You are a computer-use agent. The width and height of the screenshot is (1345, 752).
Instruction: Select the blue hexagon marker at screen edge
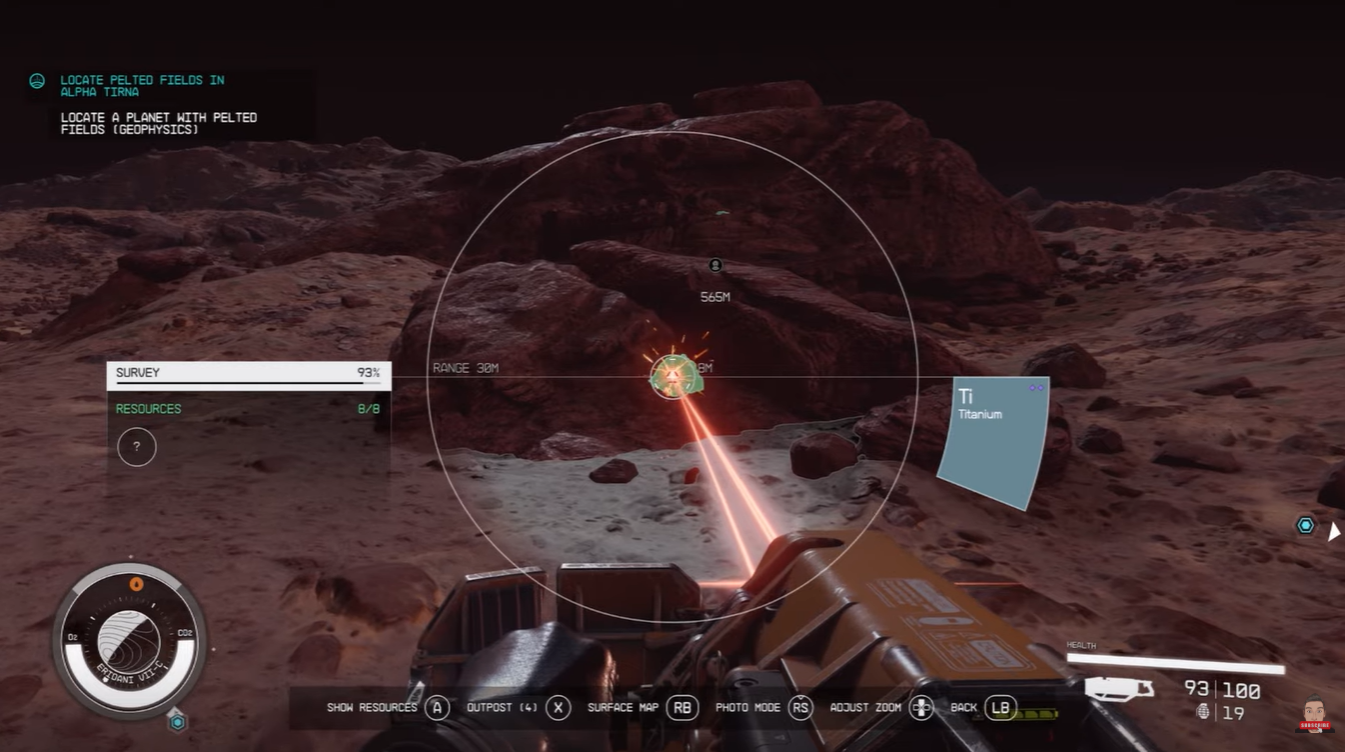click(1305, 526)
